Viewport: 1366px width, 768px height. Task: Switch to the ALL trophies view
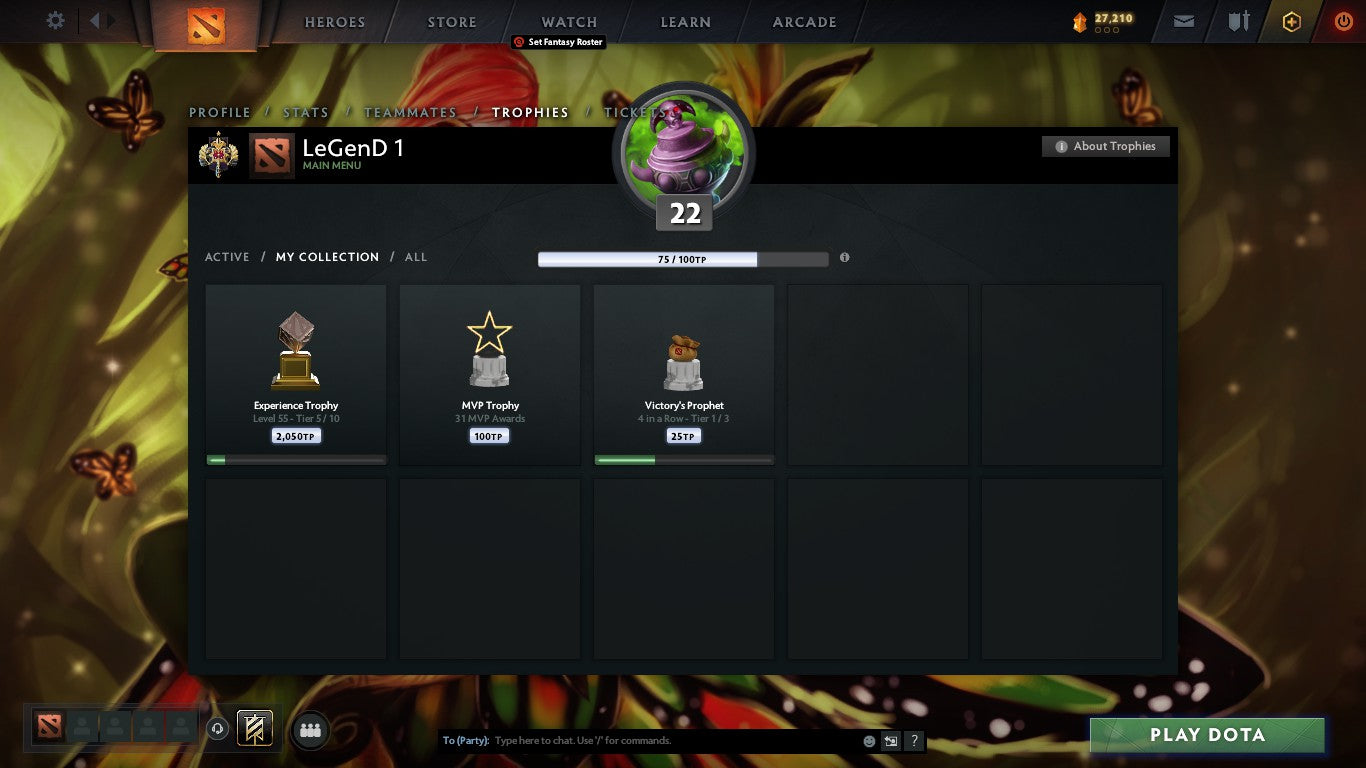pos(416,257)
